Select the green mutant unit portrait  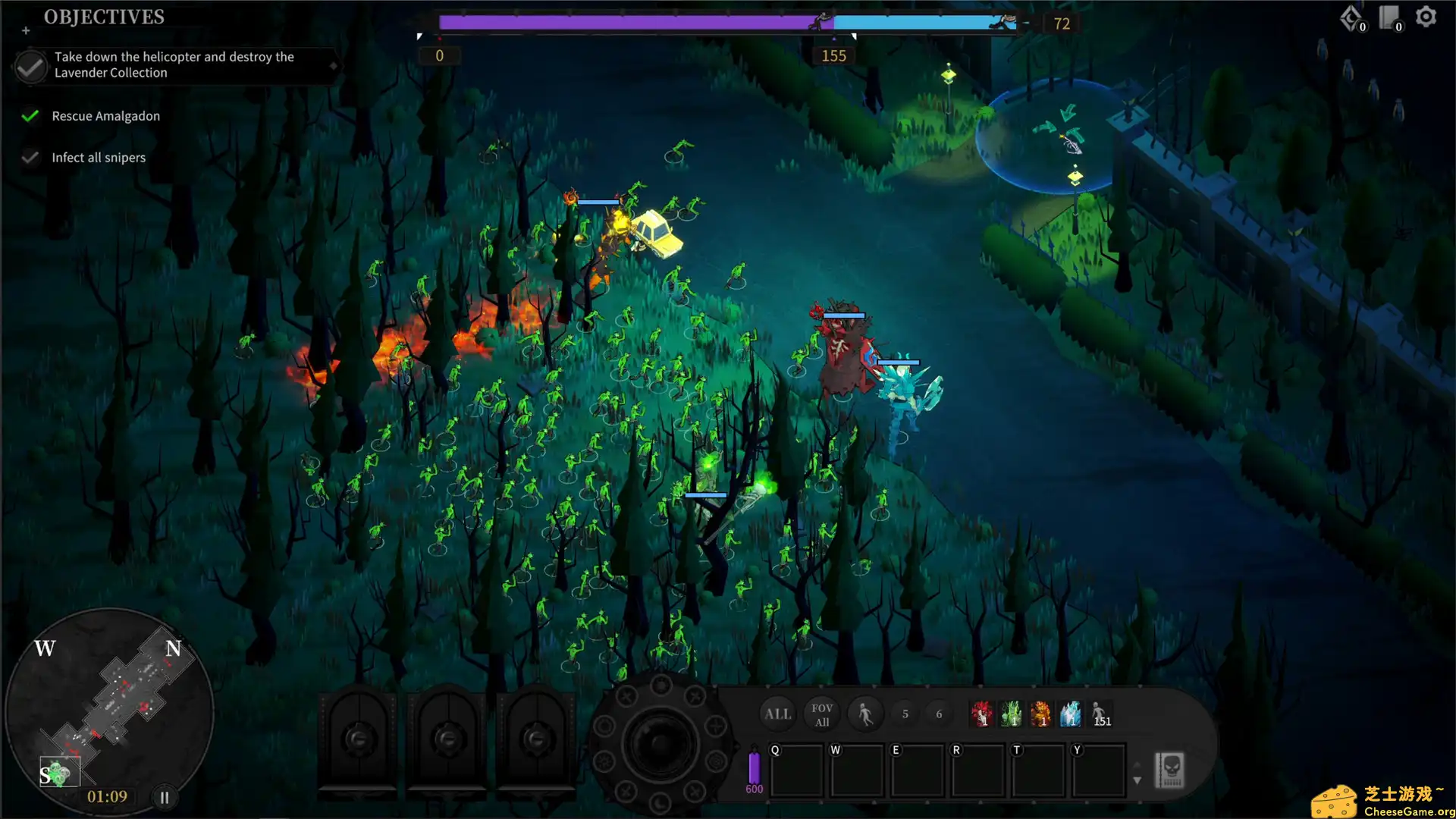tap(1012, 714)
